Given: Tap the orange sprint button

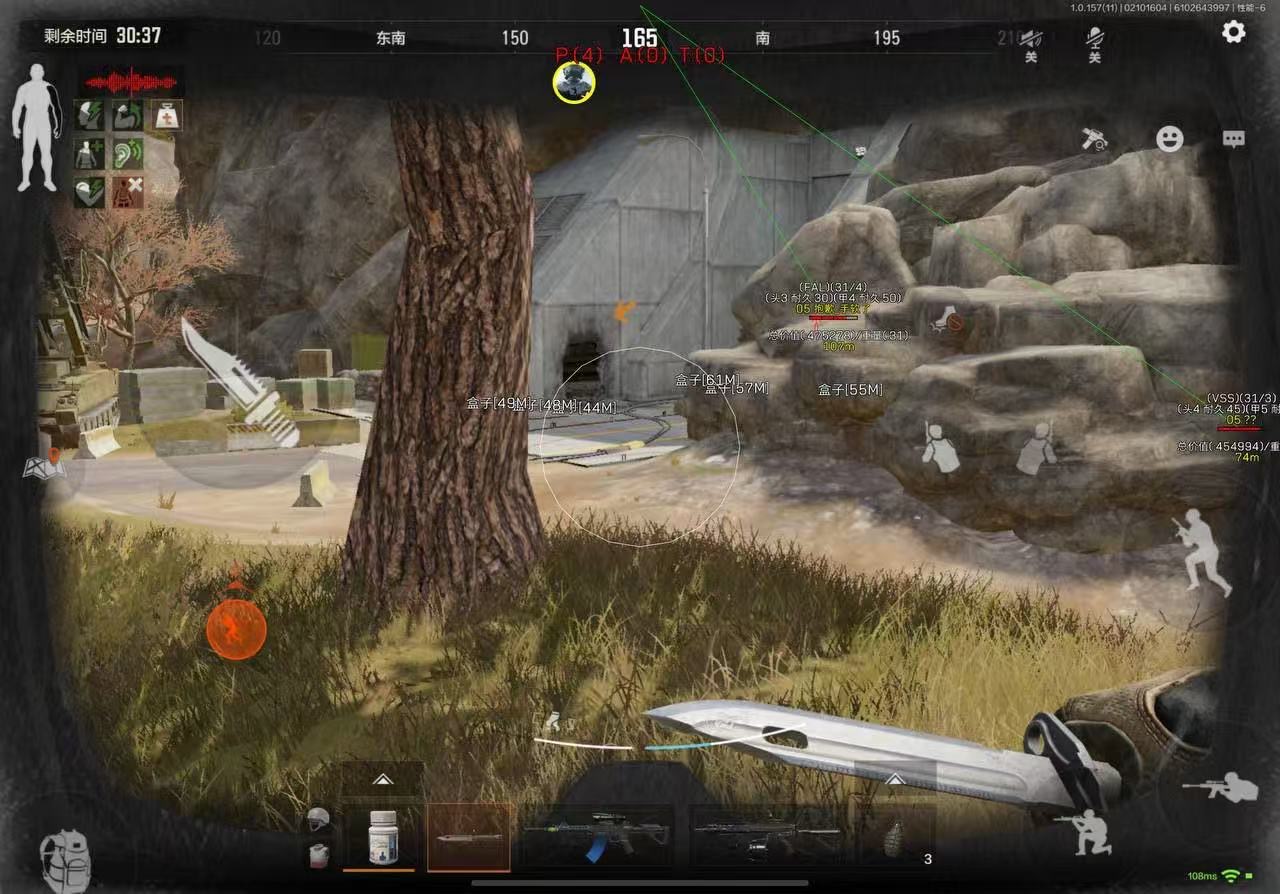Looking at the screenshot, I should pyautogui.click(x=236, y=630).
